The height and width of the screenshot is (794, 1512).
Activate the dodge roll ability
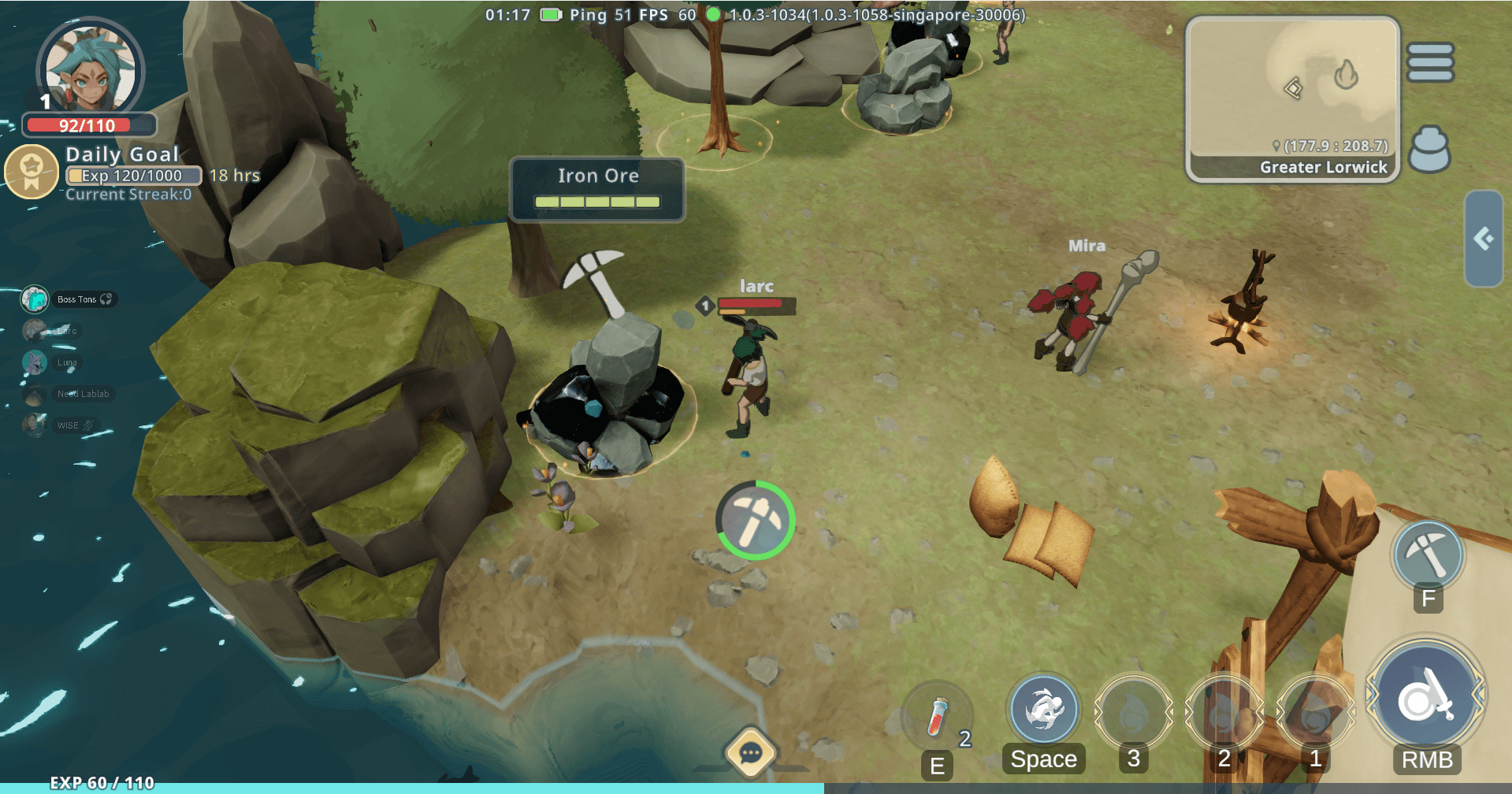tap(1044, 709)
